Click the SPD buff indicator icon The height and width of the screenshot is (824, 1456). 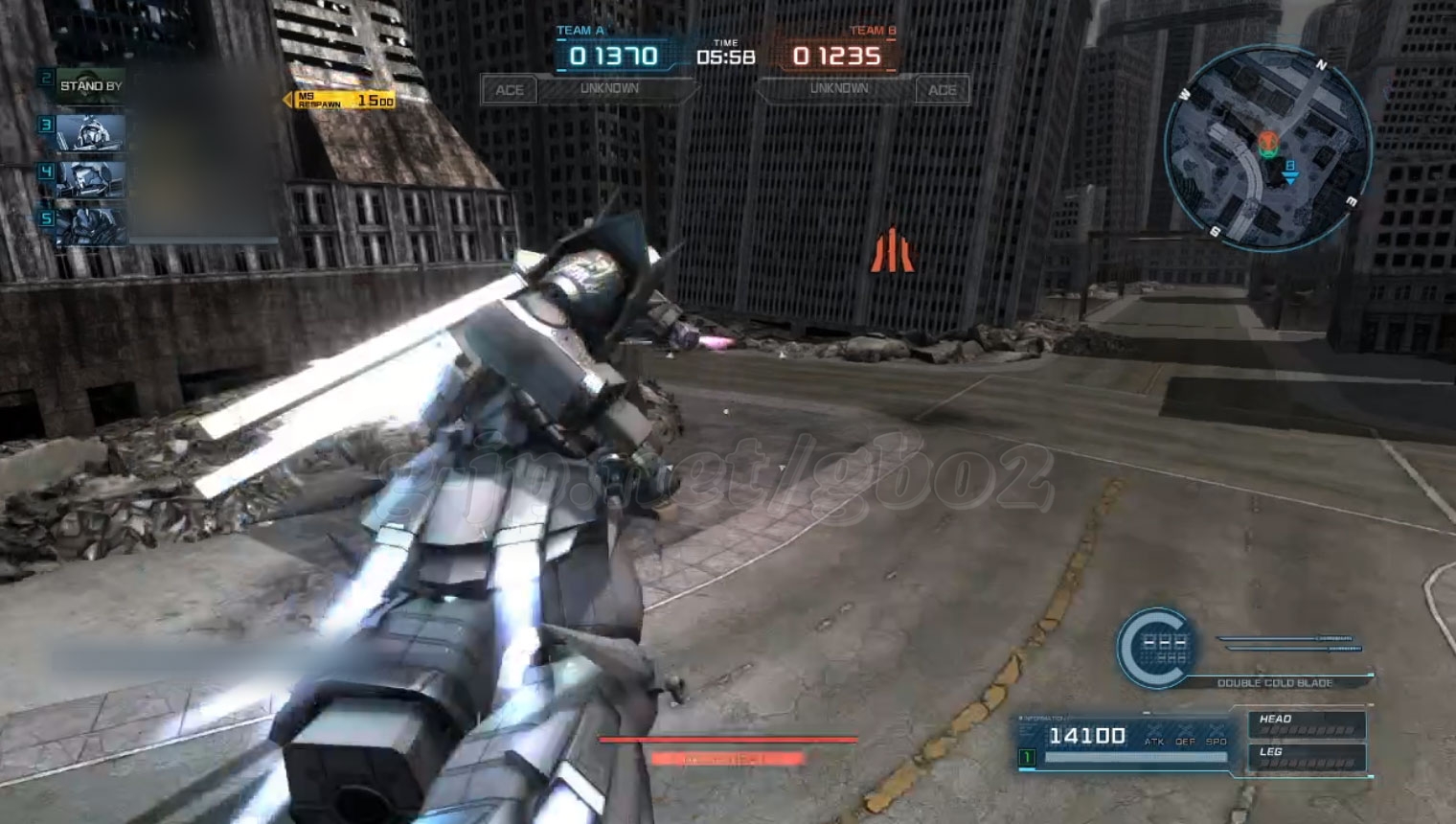(x=1217, y=736)
